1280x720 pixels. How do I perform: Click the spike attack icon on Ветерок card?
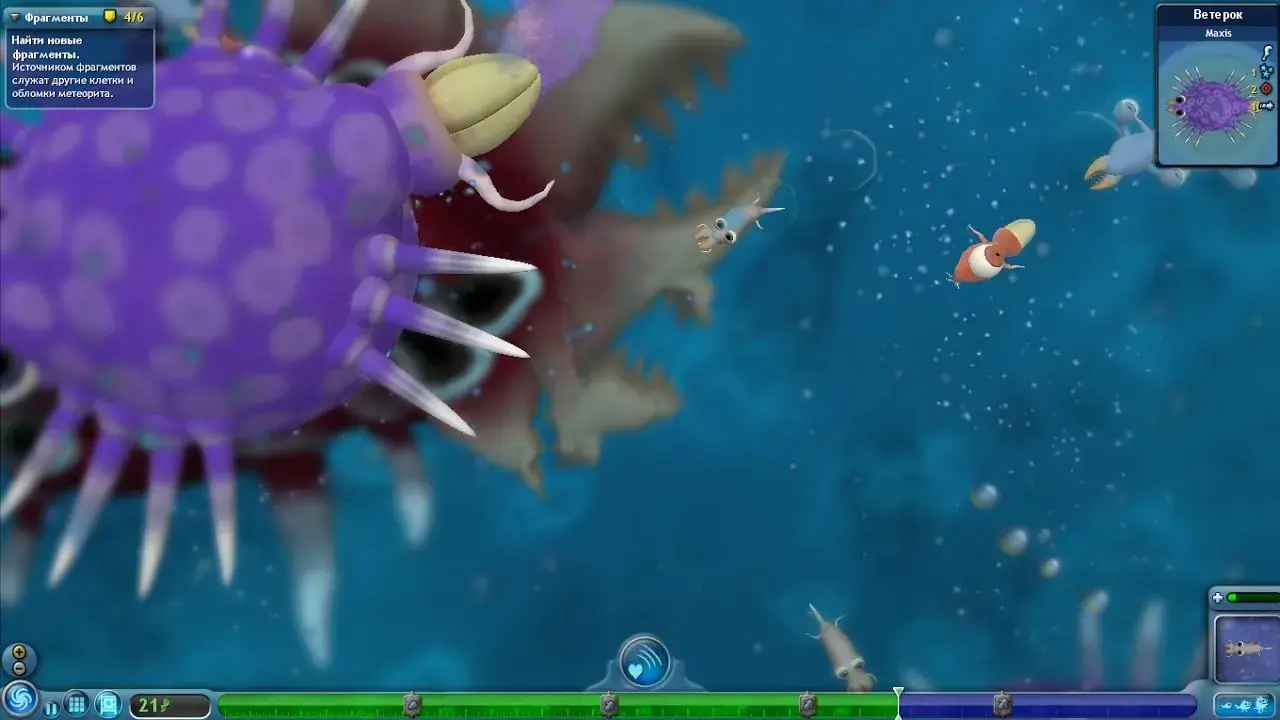[x=1266, y=53]
